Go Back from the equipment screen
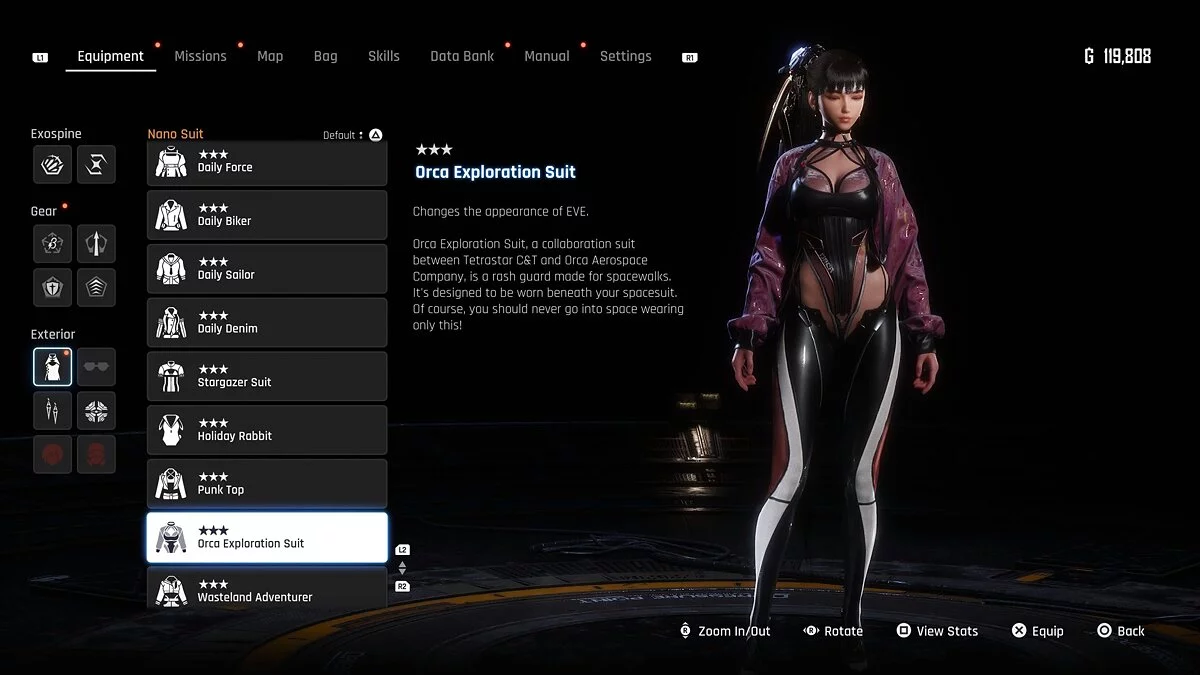 [x=1120, y=631]
